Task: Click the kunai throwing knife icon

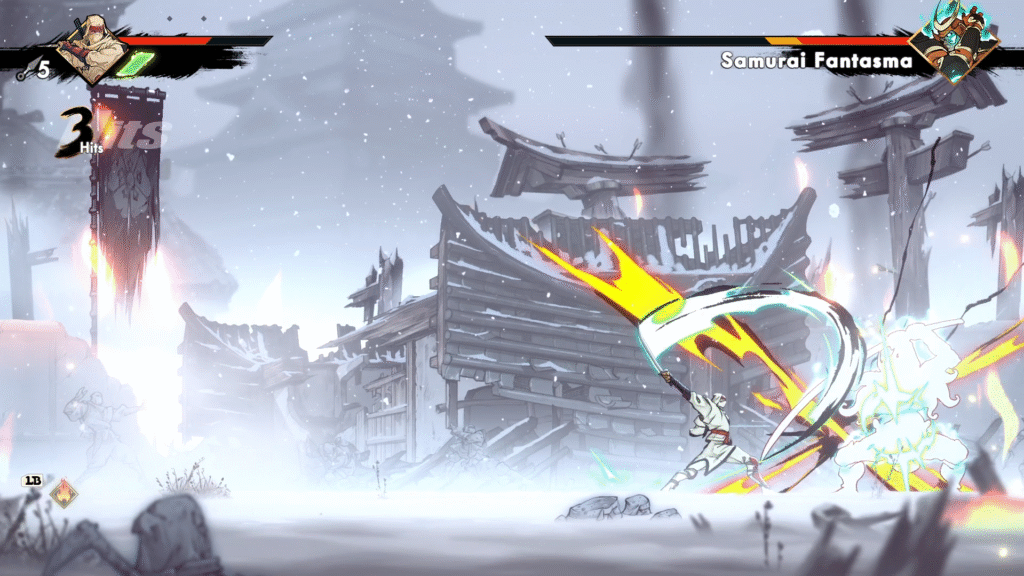Action: (24, 71)
